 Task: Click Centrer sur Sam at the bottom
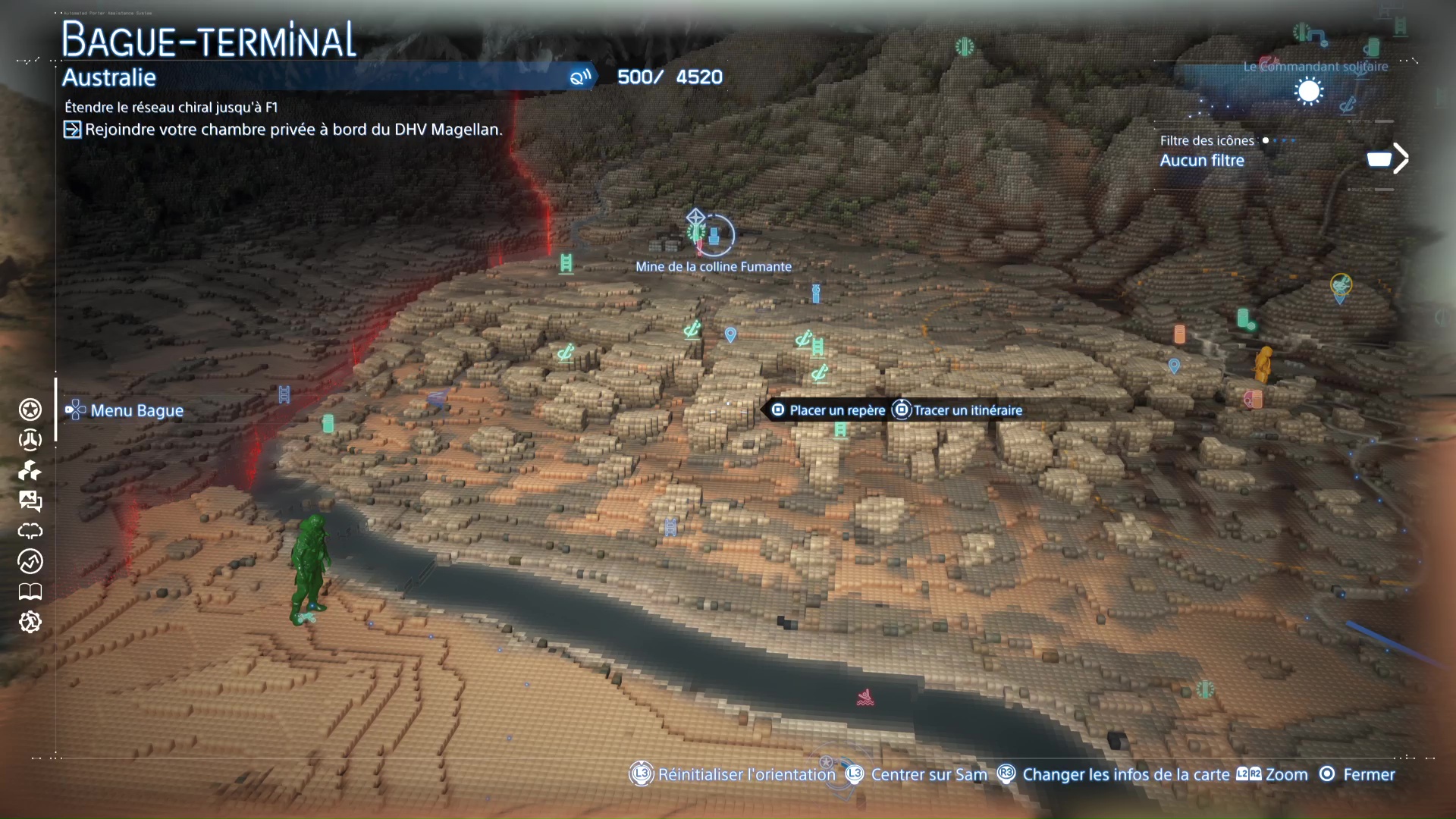click(928, 774)
